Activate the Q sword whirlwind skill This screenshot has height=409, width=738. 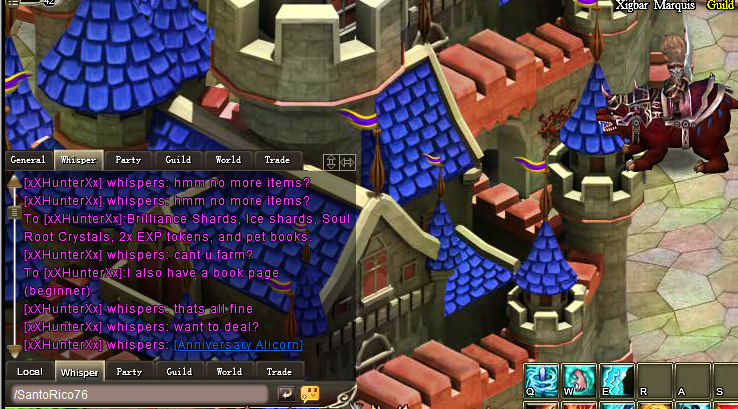[541, 380]
